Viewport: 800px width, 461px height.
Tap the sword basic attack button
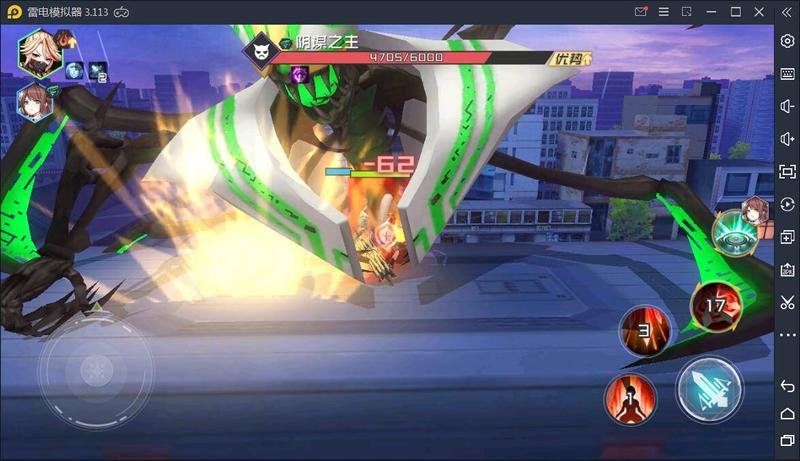[x=709, y=388]
